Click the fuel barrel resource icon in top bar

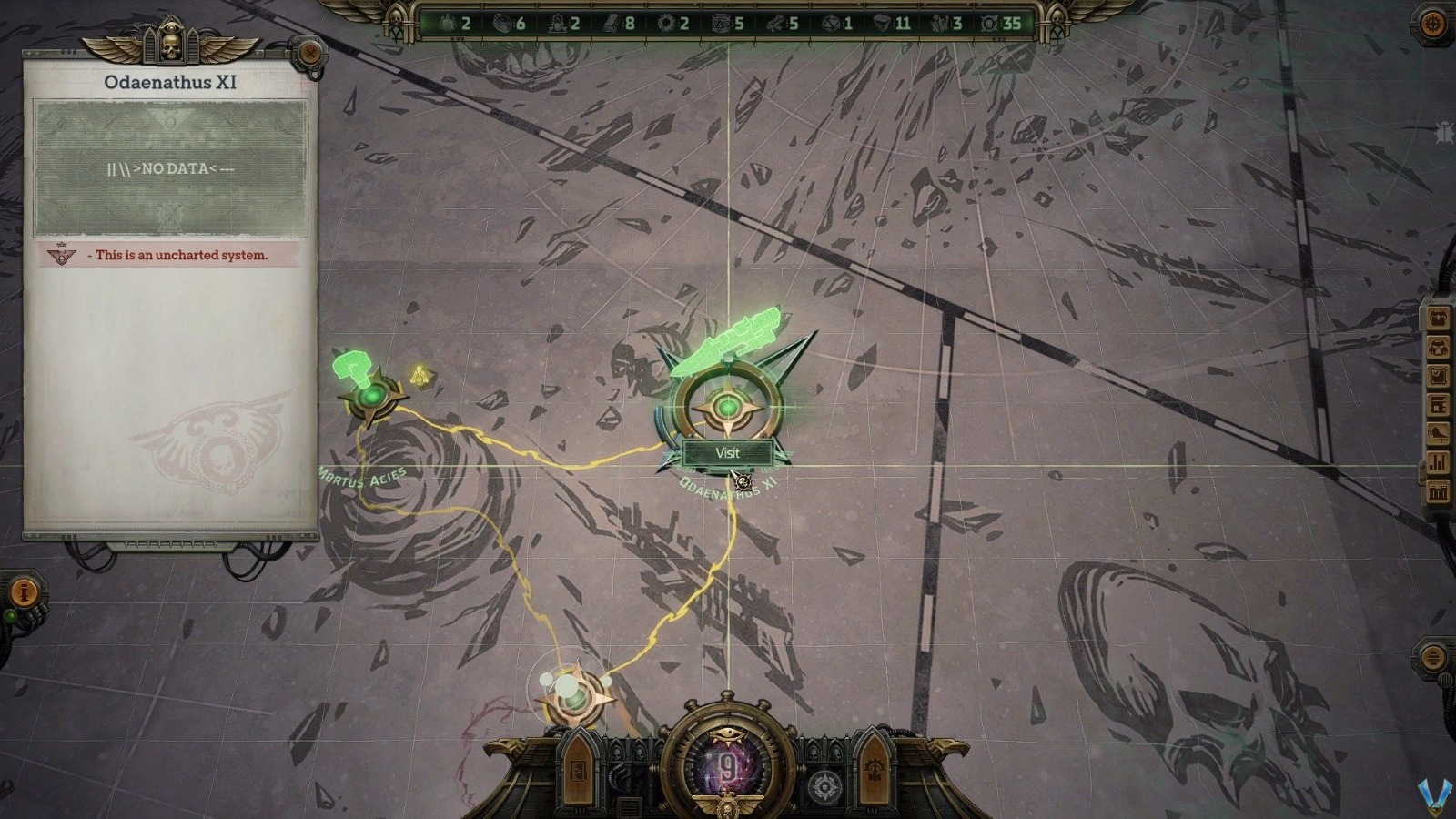pyautogui.click(x=722, y=25)
